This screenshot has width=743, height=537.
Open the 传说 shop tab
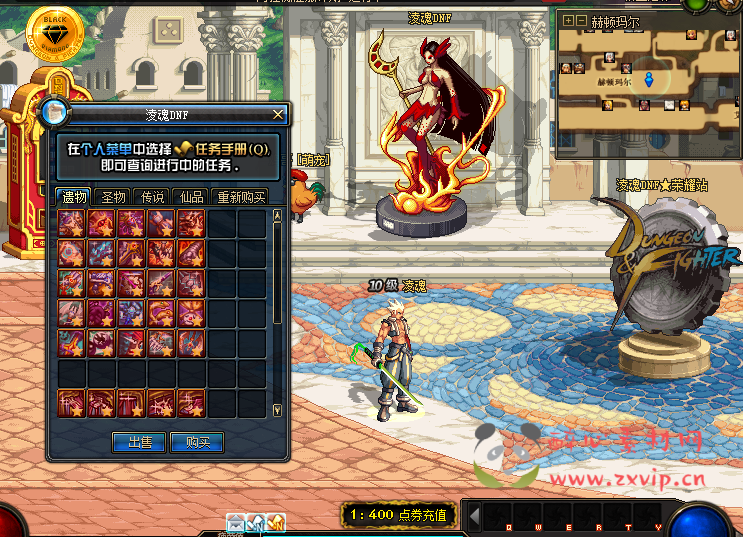click(152, 197)
